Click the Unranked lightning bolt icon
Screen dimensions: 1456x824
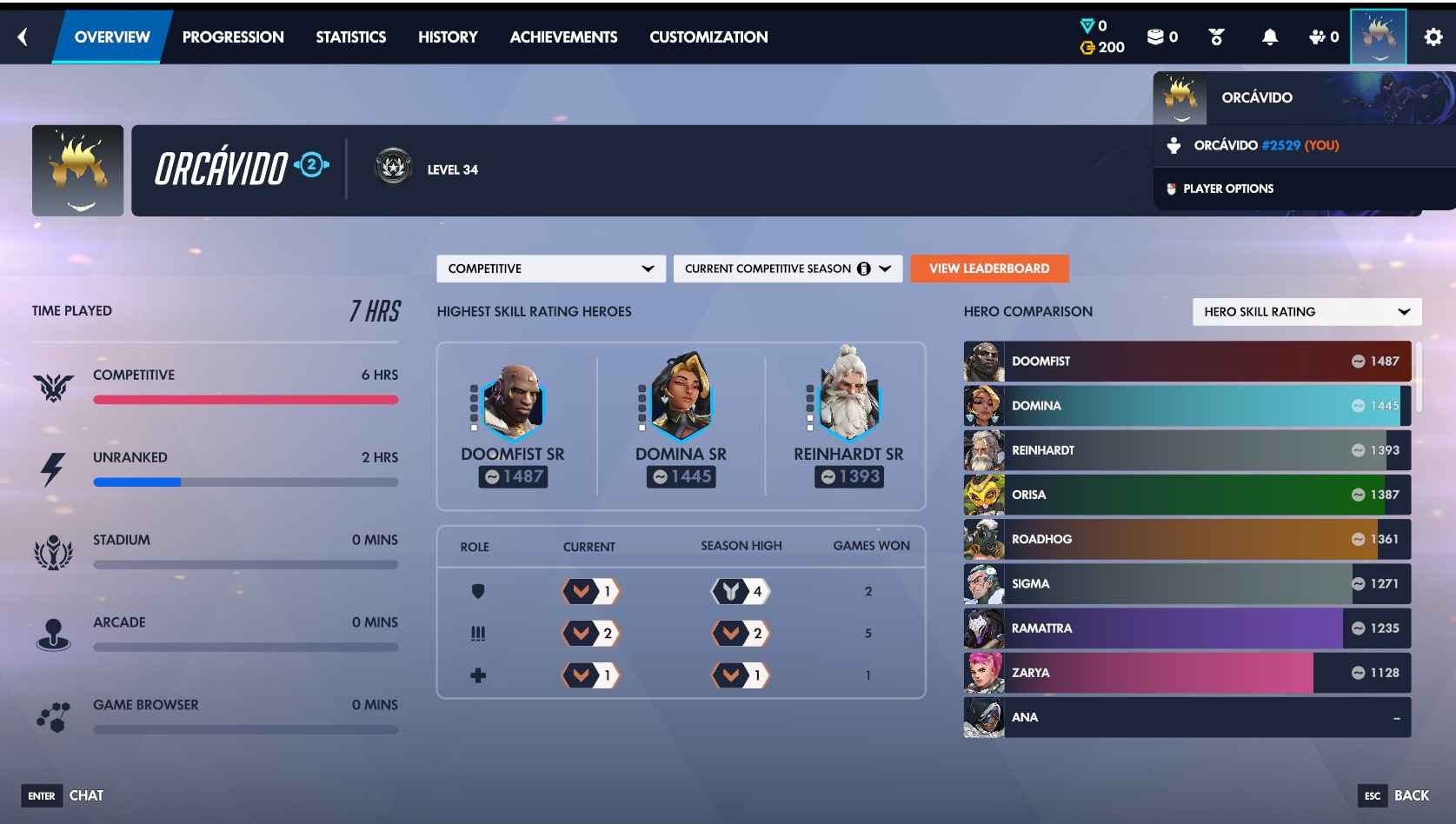point(55,468)
